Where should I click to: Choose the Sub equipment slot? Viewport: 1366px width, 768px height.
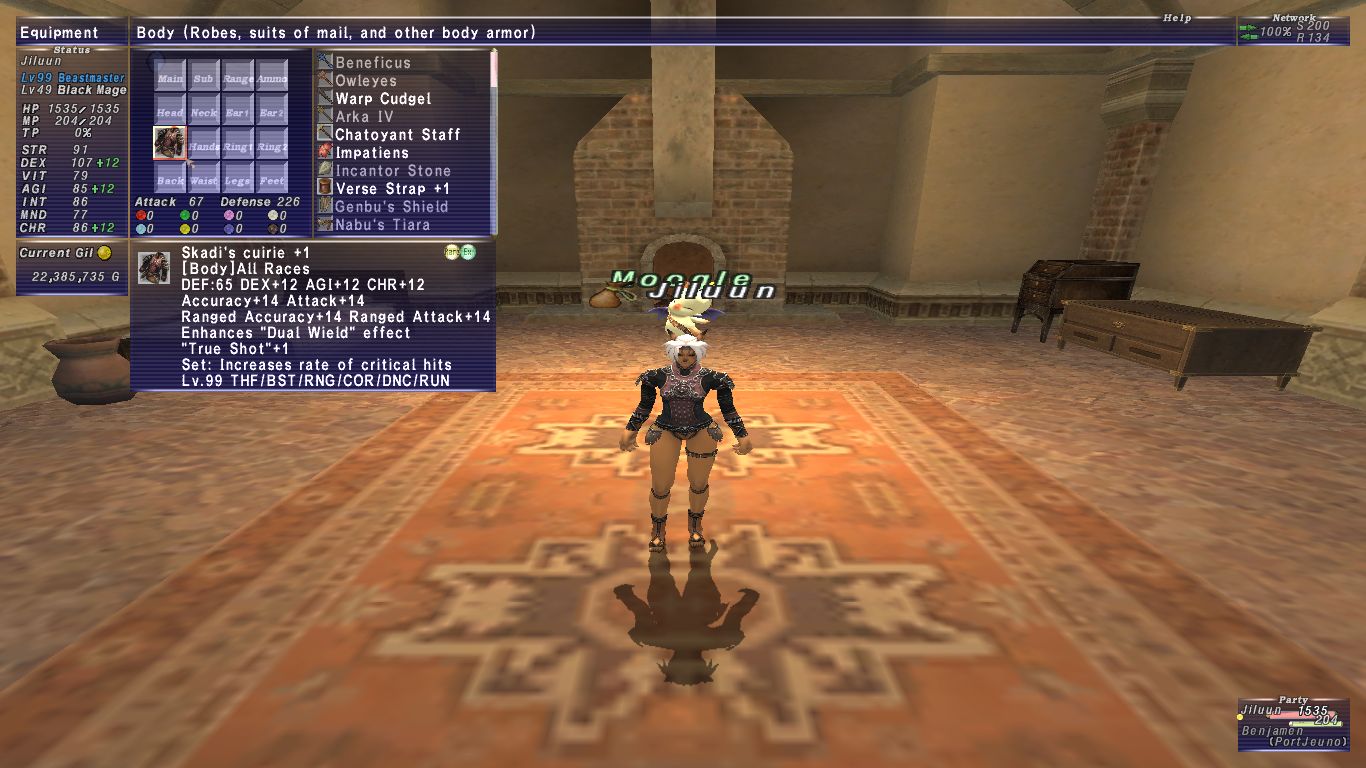click(x=204, y=77)
